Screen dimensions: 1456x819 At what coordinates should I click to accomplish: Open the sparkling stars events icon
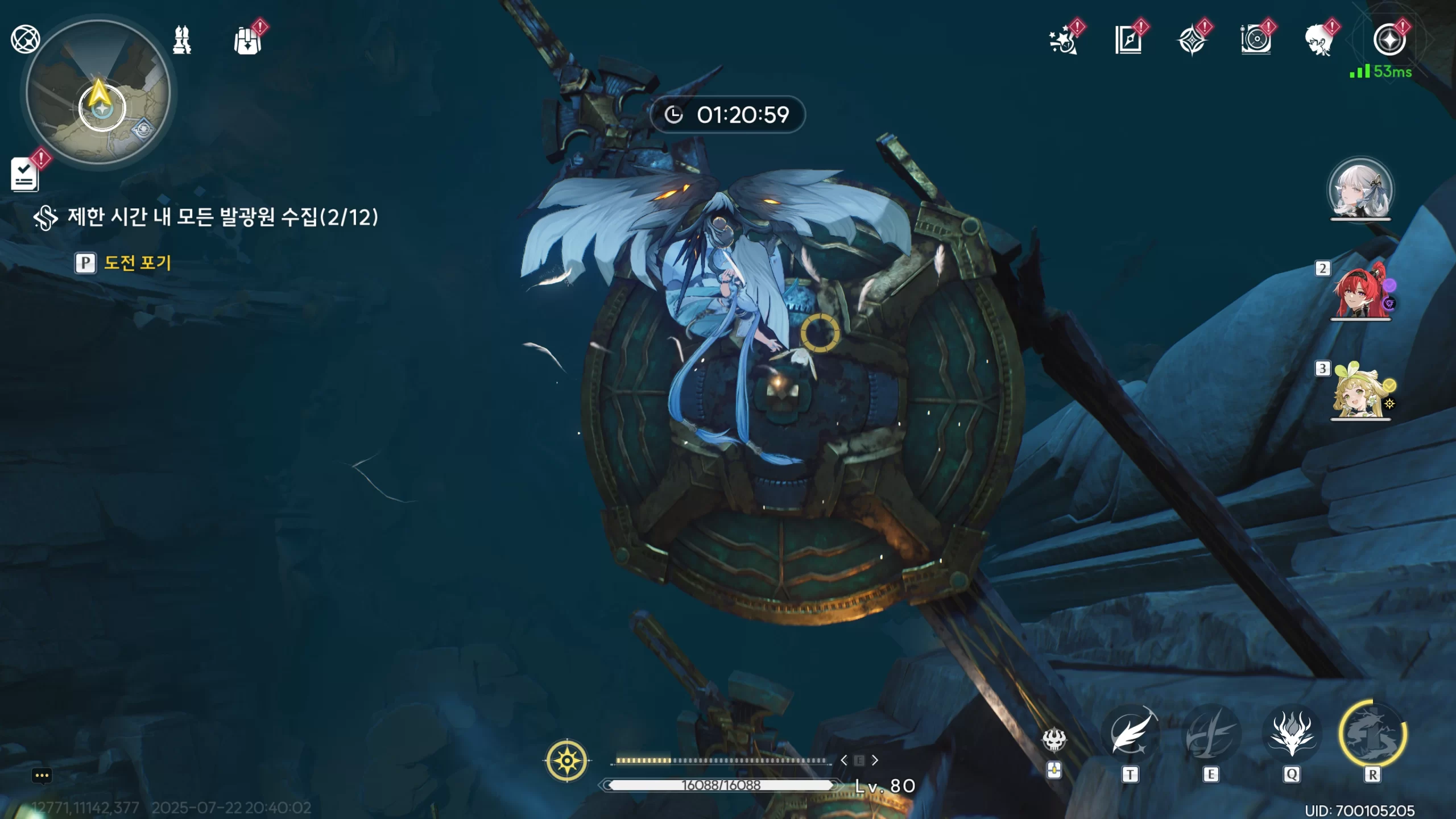coord(1062,40)
